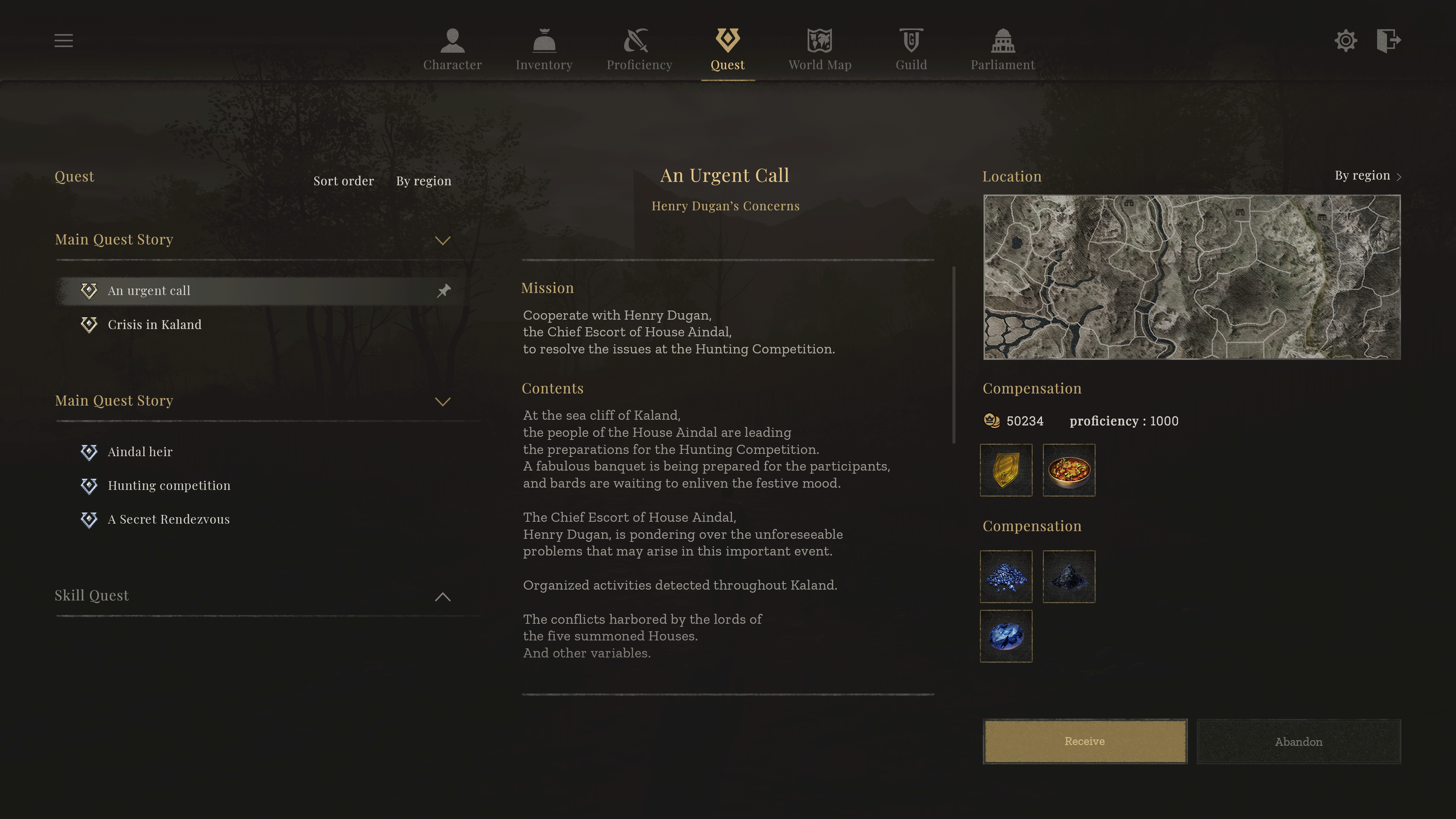Screen dimensions: 1456x819
Task: Expand the Skill Quest section
Action: (x=442, y=596)
